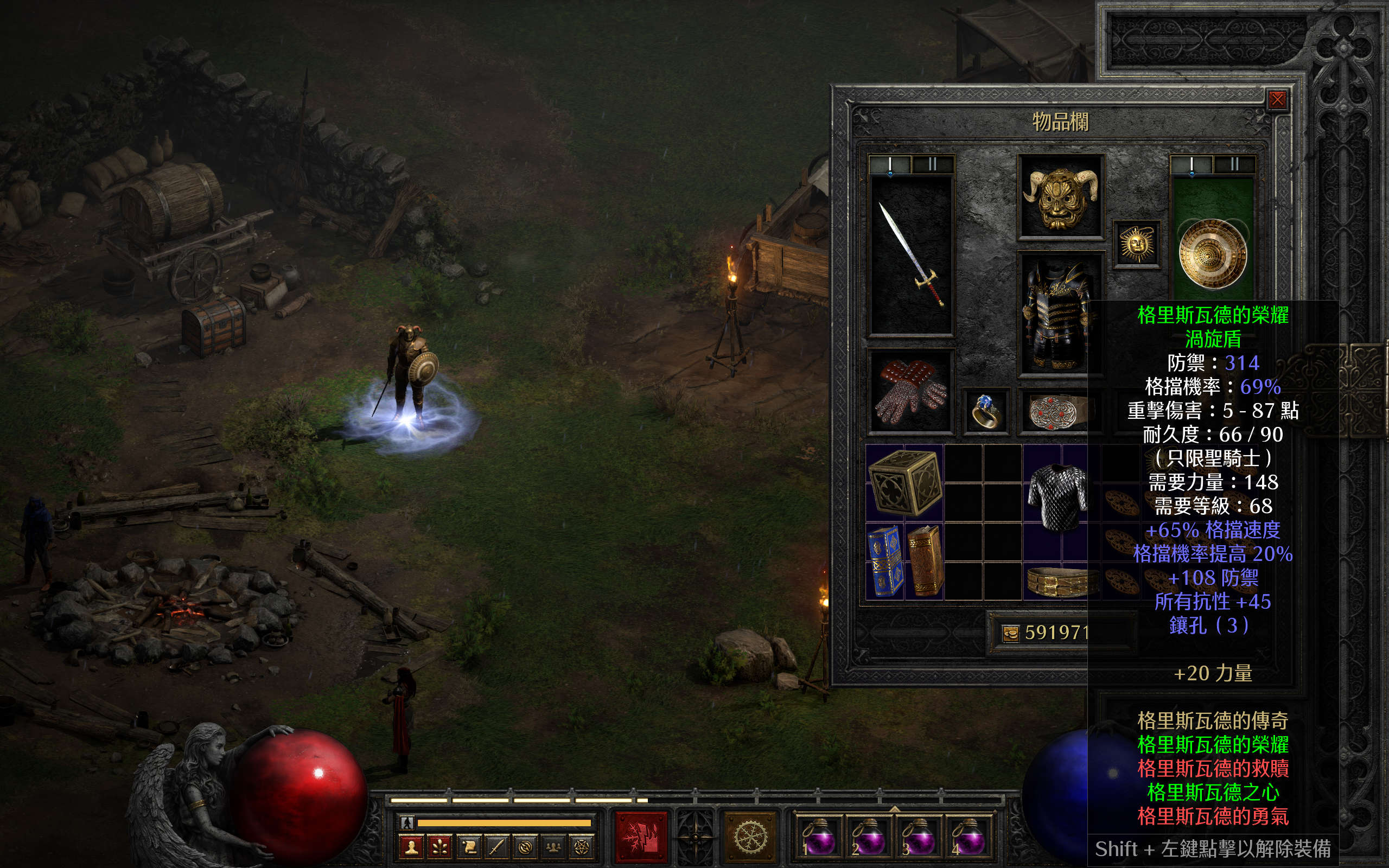
Task: Close the inventory panel with the red X
Action: click(1277, 100)
